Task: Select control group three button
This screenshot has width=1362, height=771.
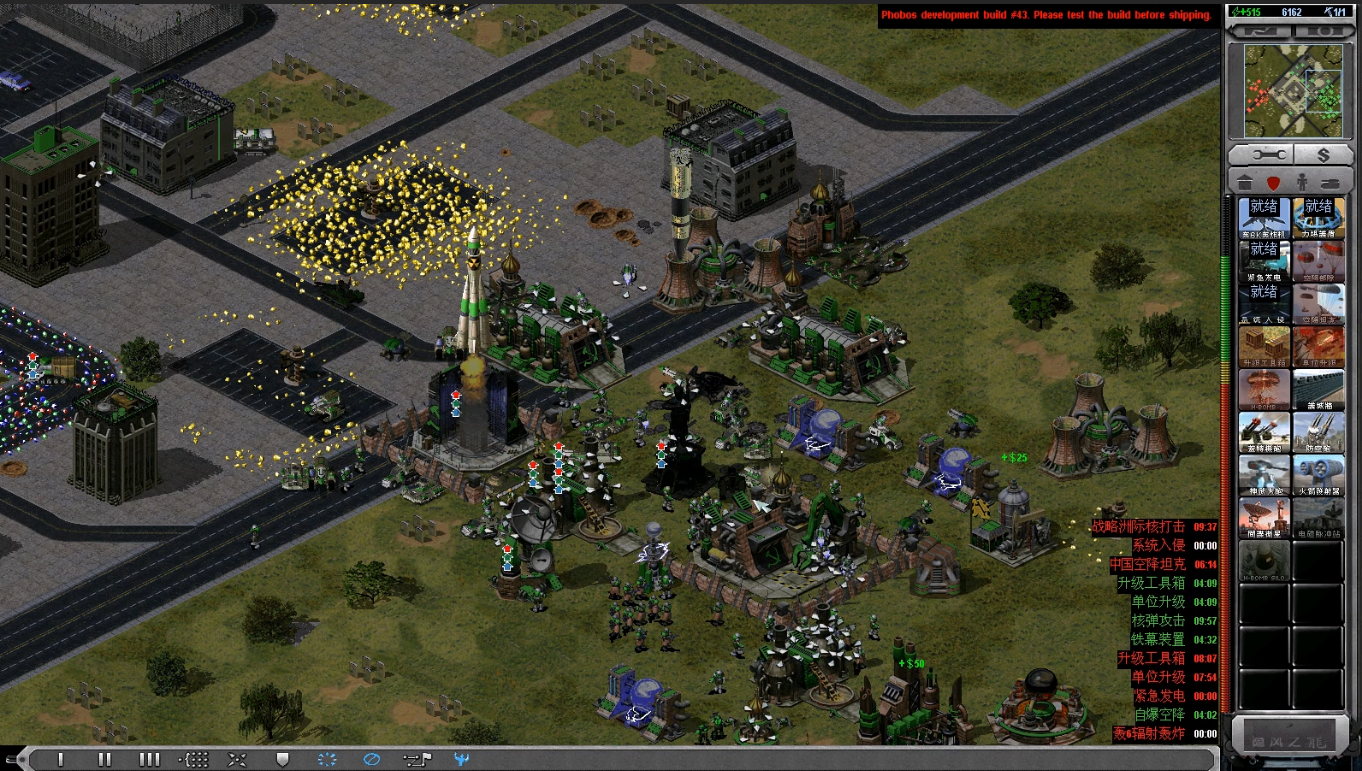Action: [149, 759]
